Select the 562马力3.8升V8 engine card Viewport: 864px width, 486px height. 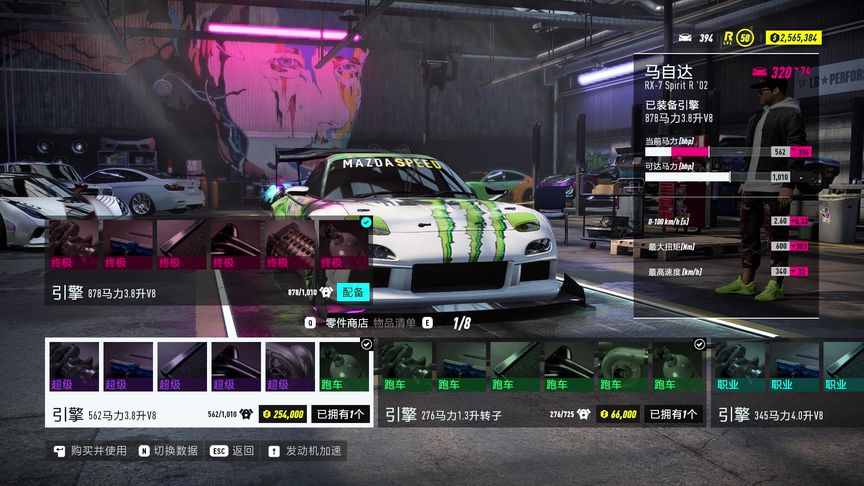click(209, 383)
